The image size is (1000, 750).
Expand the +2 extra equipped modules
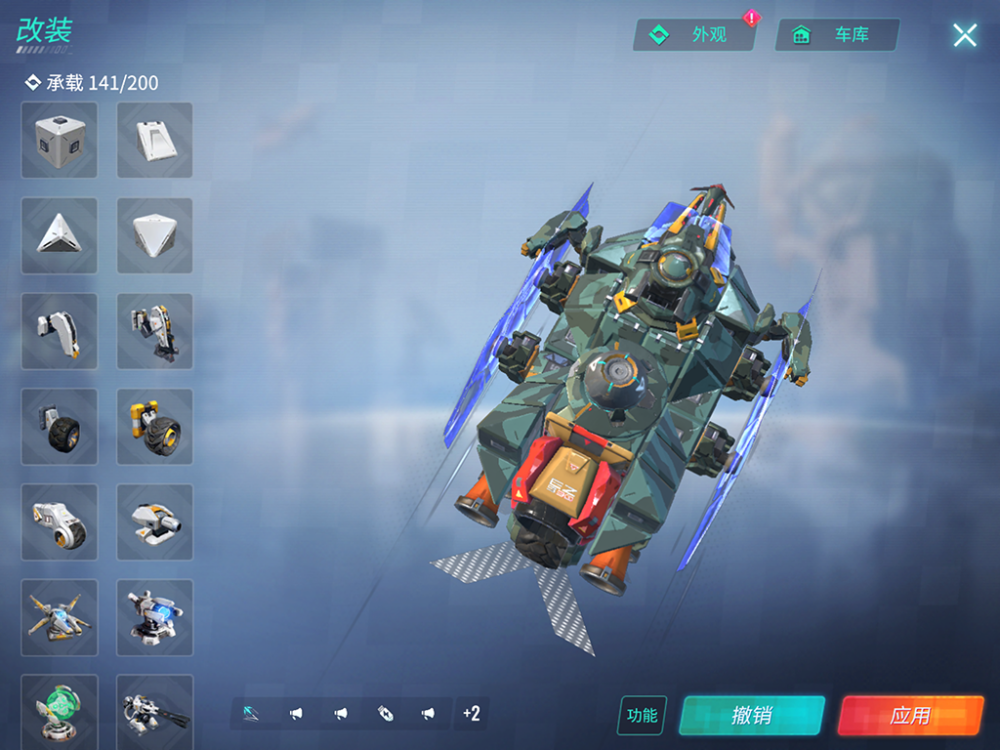pos(471,713)
